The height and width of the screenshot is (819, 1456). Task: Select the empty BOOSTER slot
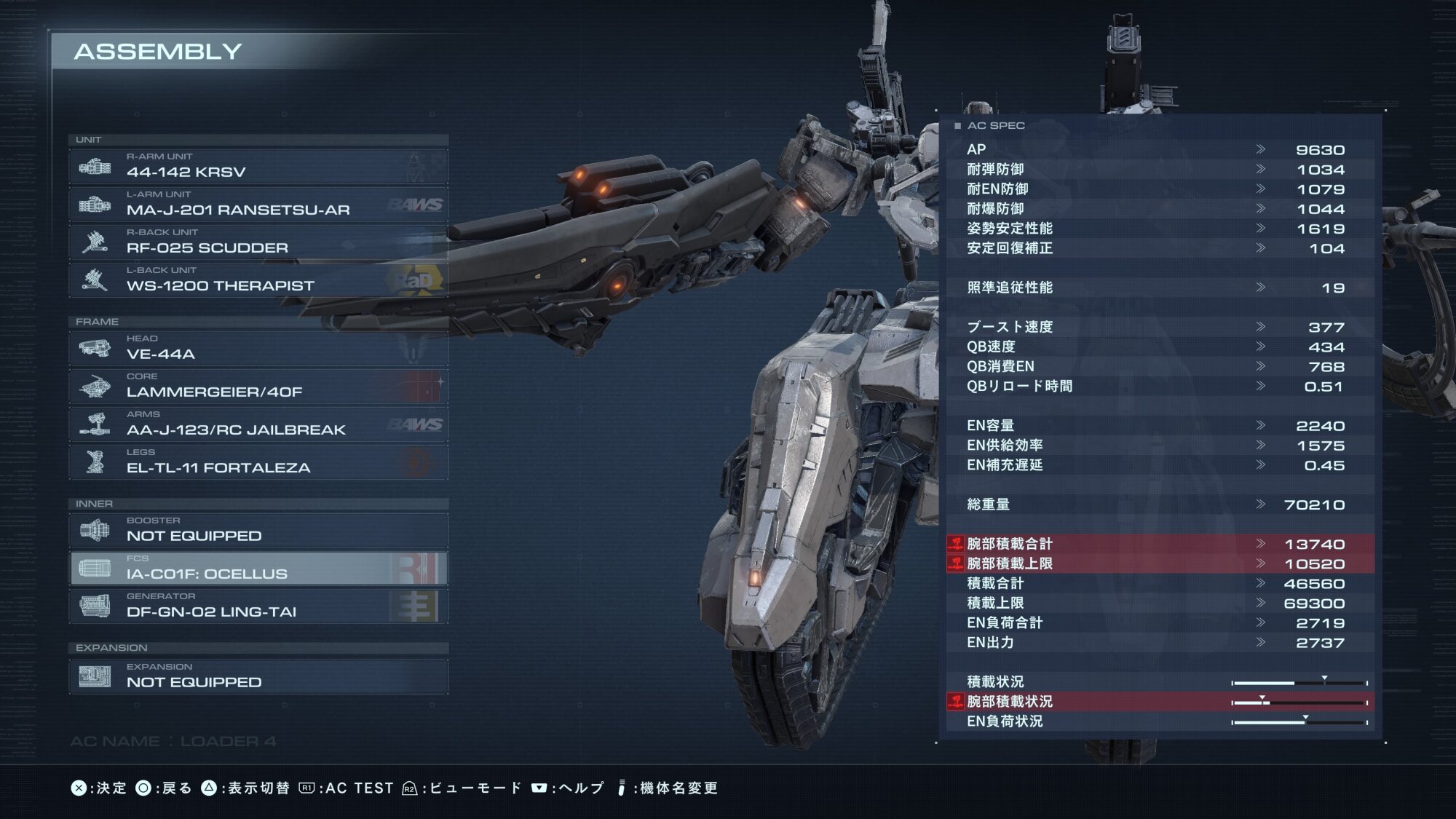click(258, 531)
